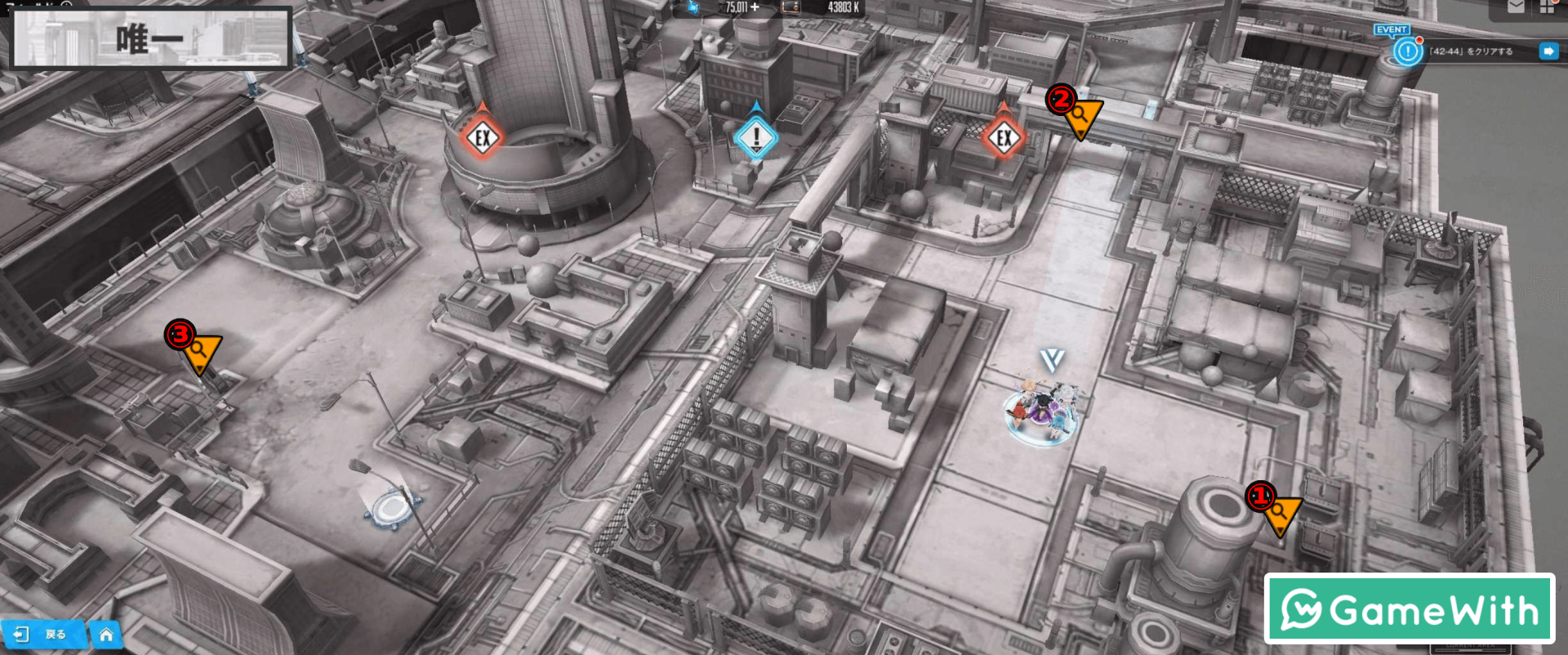The height and width of the screenshot is (655, 1568).
Task: Click the blue arrow beside the 42-44 mission
Action: pyautogui.click(x=1548, y=51)
